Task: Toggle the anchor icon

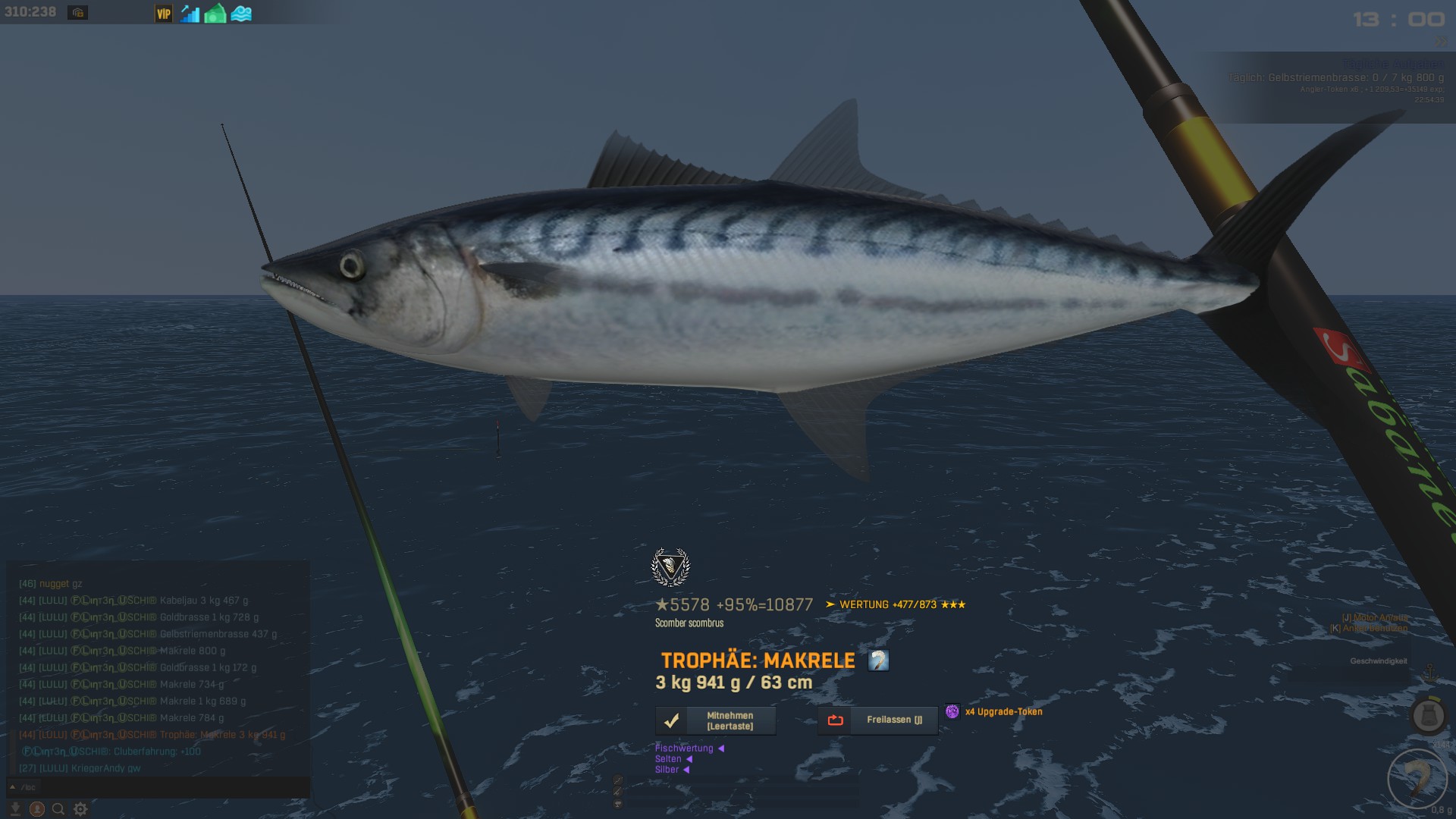Action: click(1429, 672)
